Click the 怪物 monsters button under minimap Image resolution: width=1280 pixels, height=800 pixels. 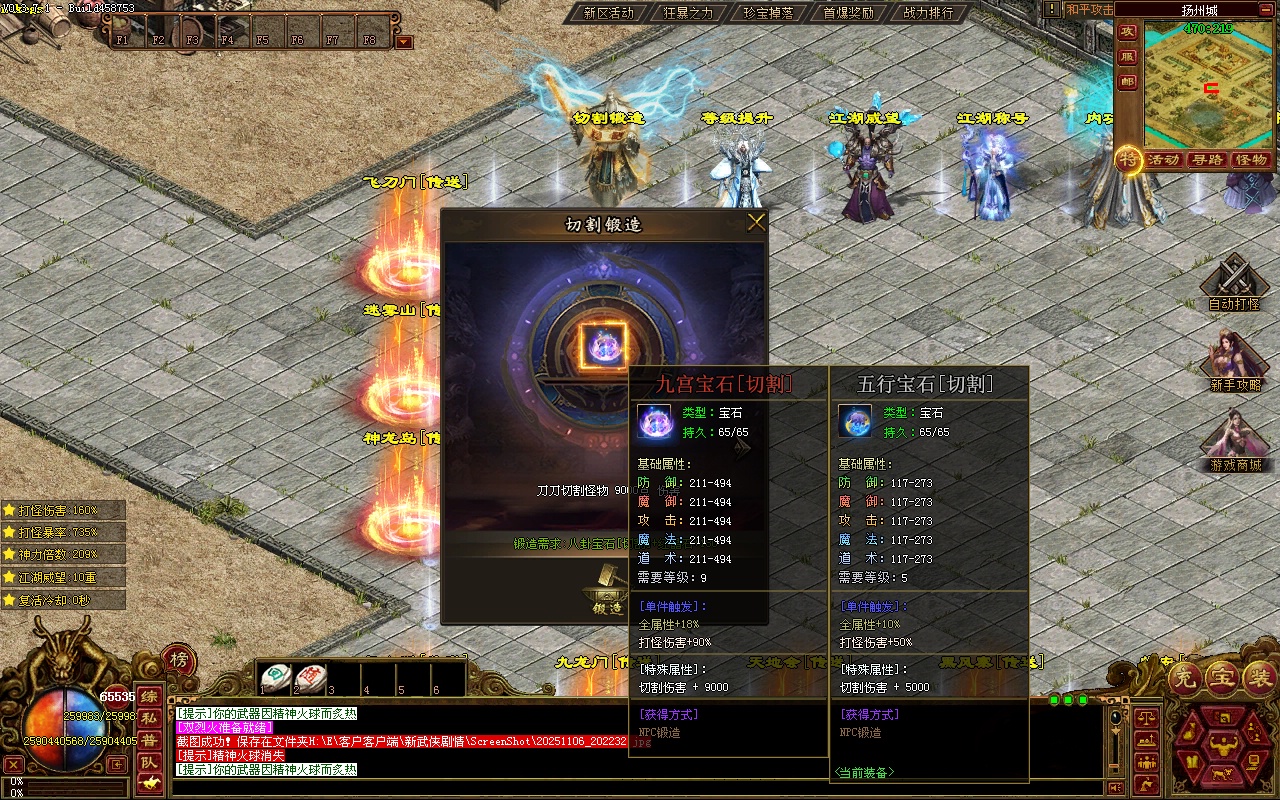tap(1251, 160)
